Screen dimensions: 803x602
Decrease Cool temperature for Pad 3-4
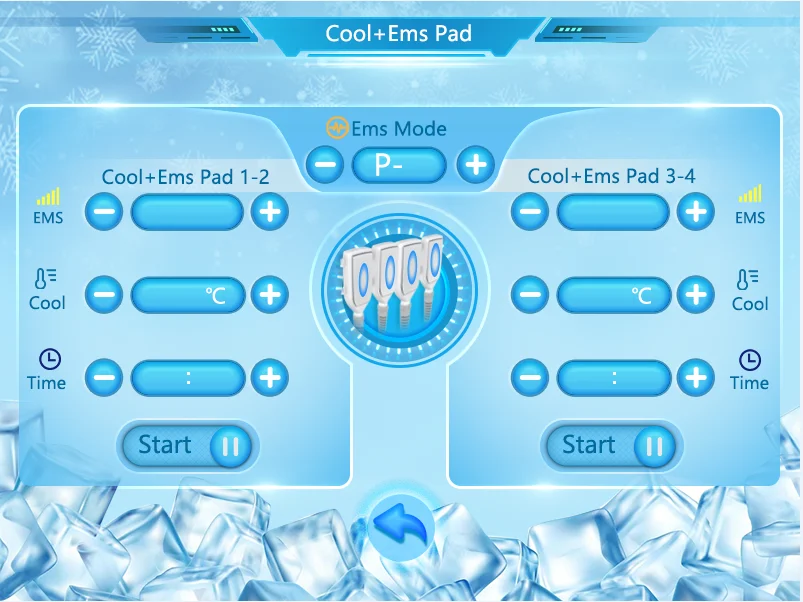tap(531, 295)
